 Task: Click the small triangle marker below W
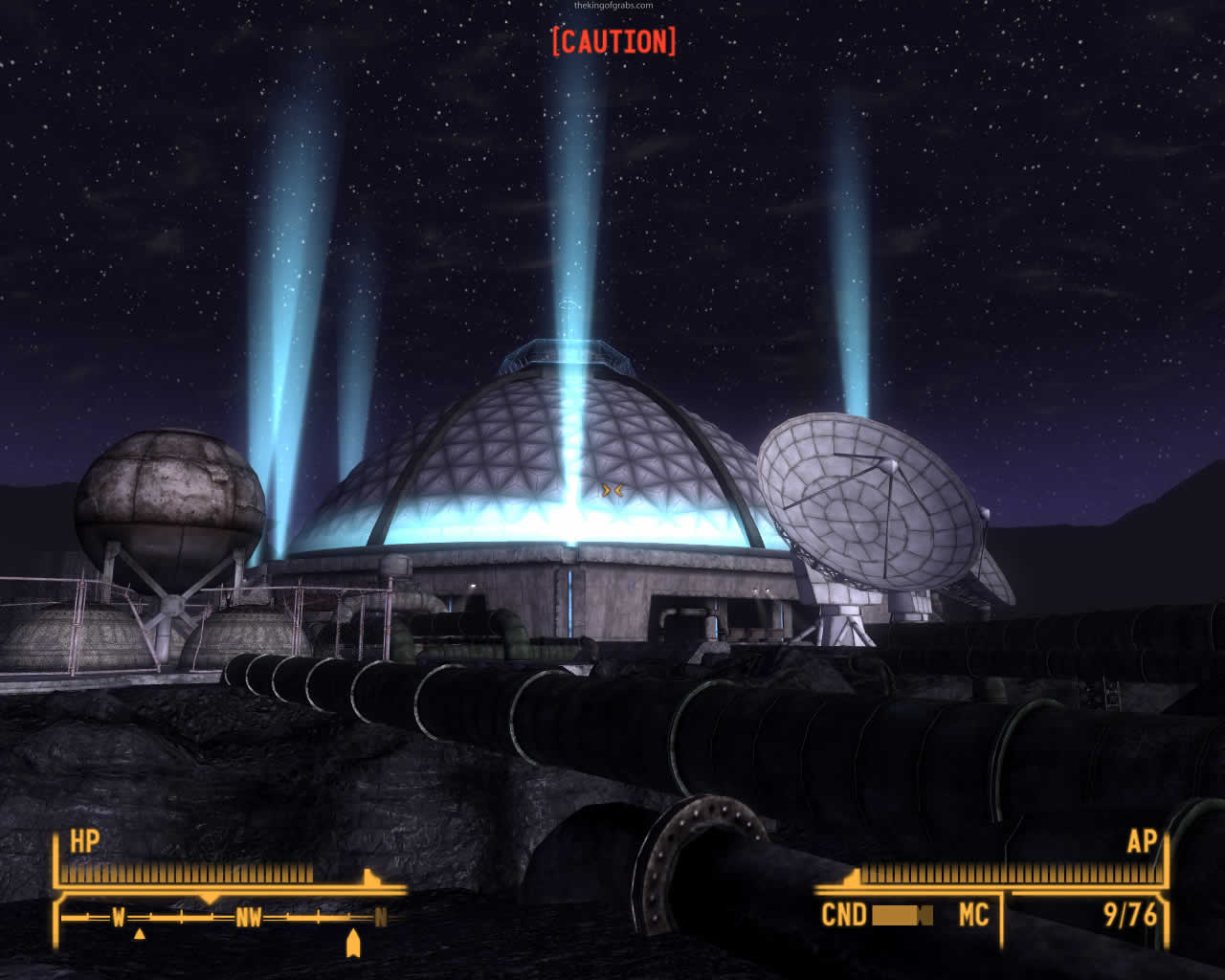(x=139, y=934)
